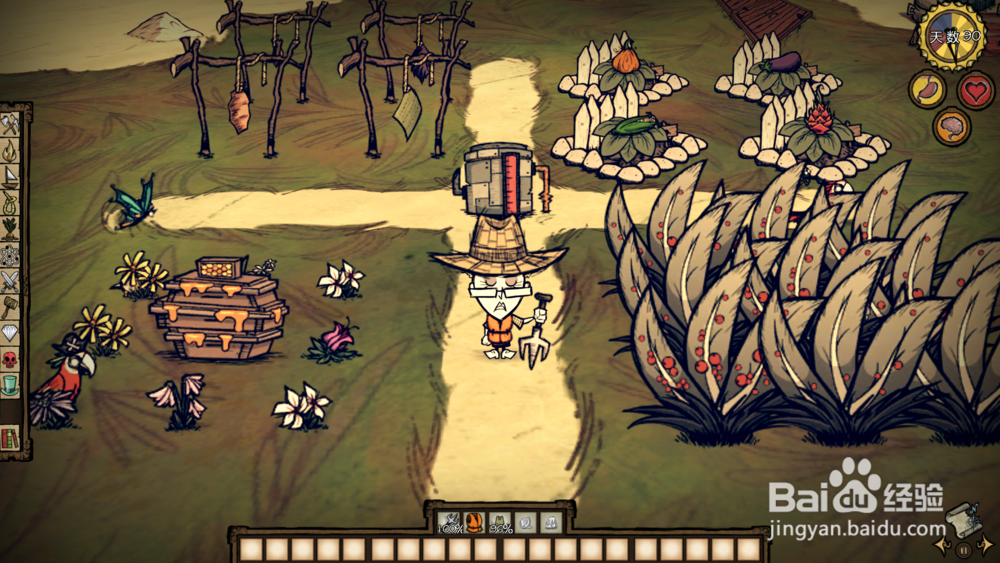Select the straw hat head slot
1000x563 pixels.
(x=500, y=522)
